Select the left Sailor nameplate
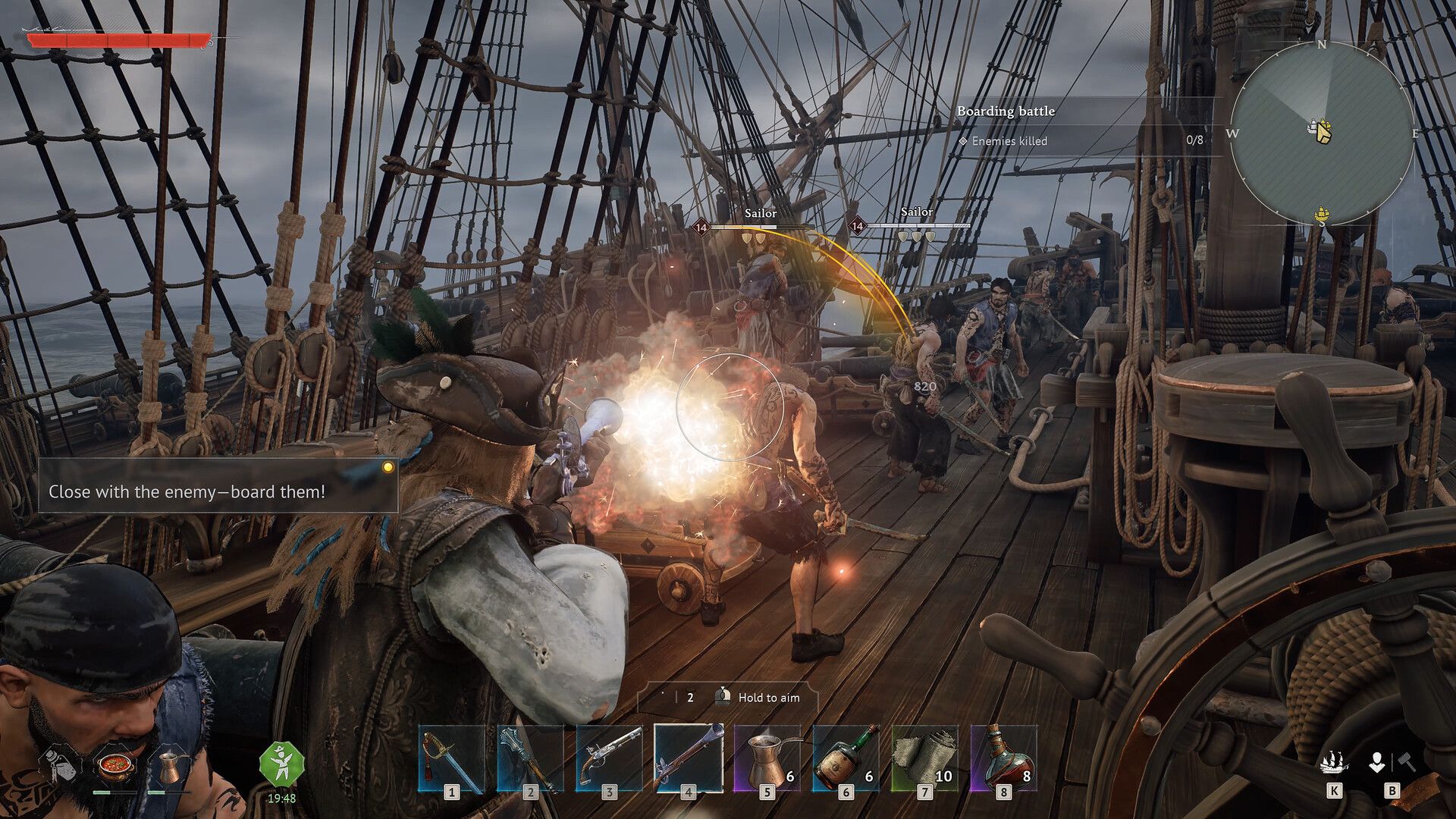The image size is (1456, 819). point(761,214)
